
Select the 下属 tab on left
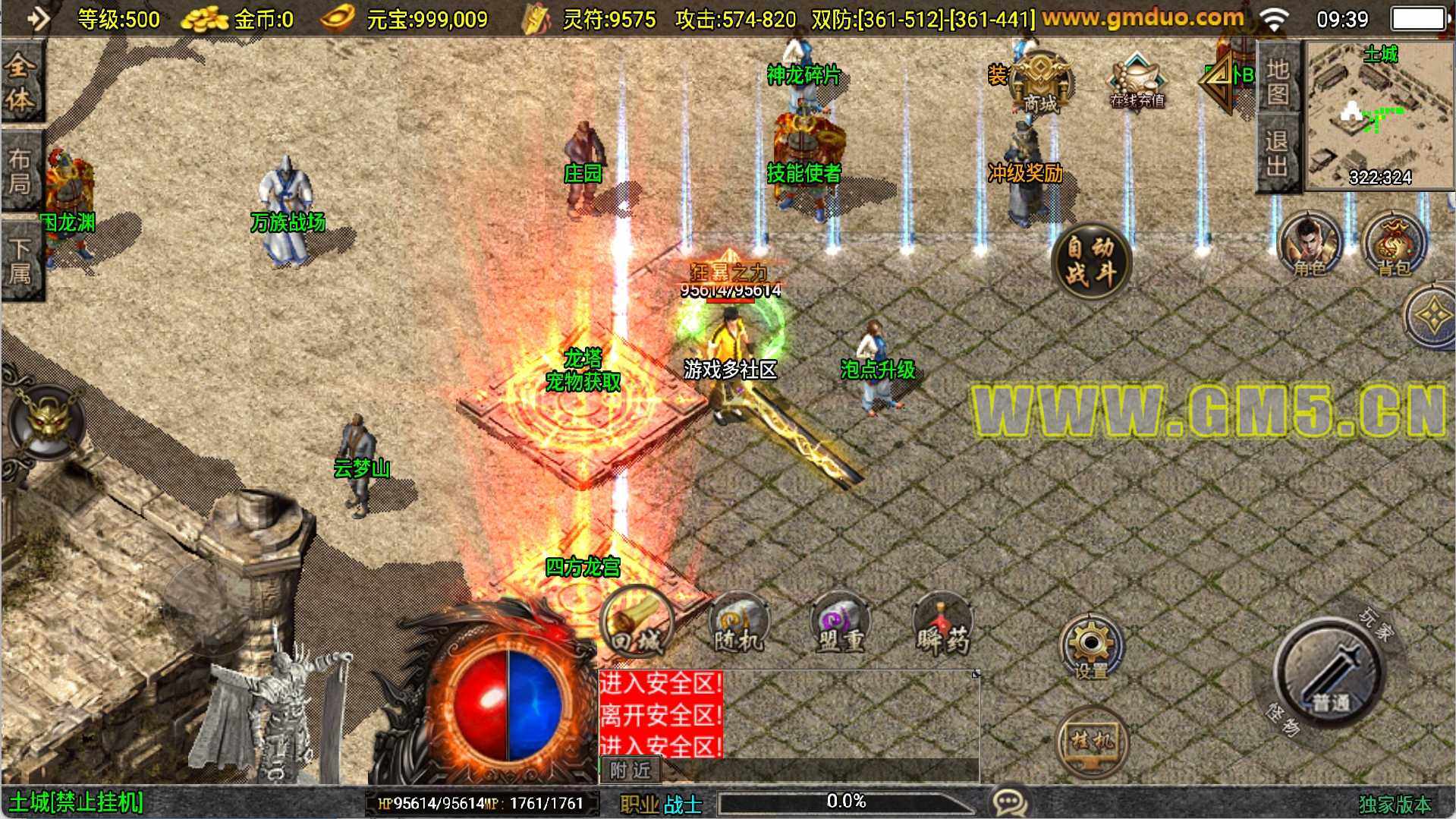pos(21,260)
